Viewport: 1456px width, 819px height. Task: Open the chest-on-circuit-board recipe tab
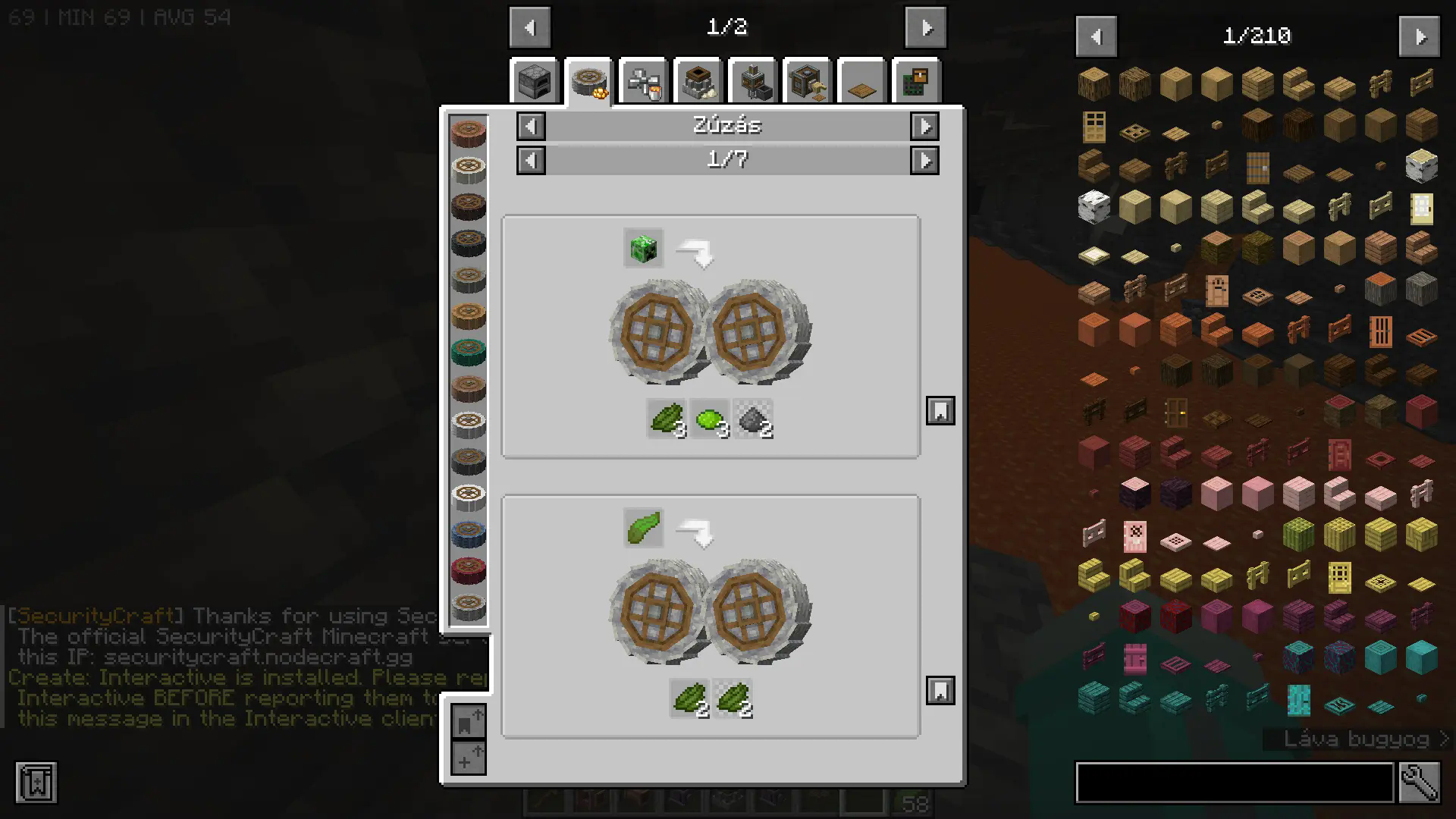(x=916, y=81)
